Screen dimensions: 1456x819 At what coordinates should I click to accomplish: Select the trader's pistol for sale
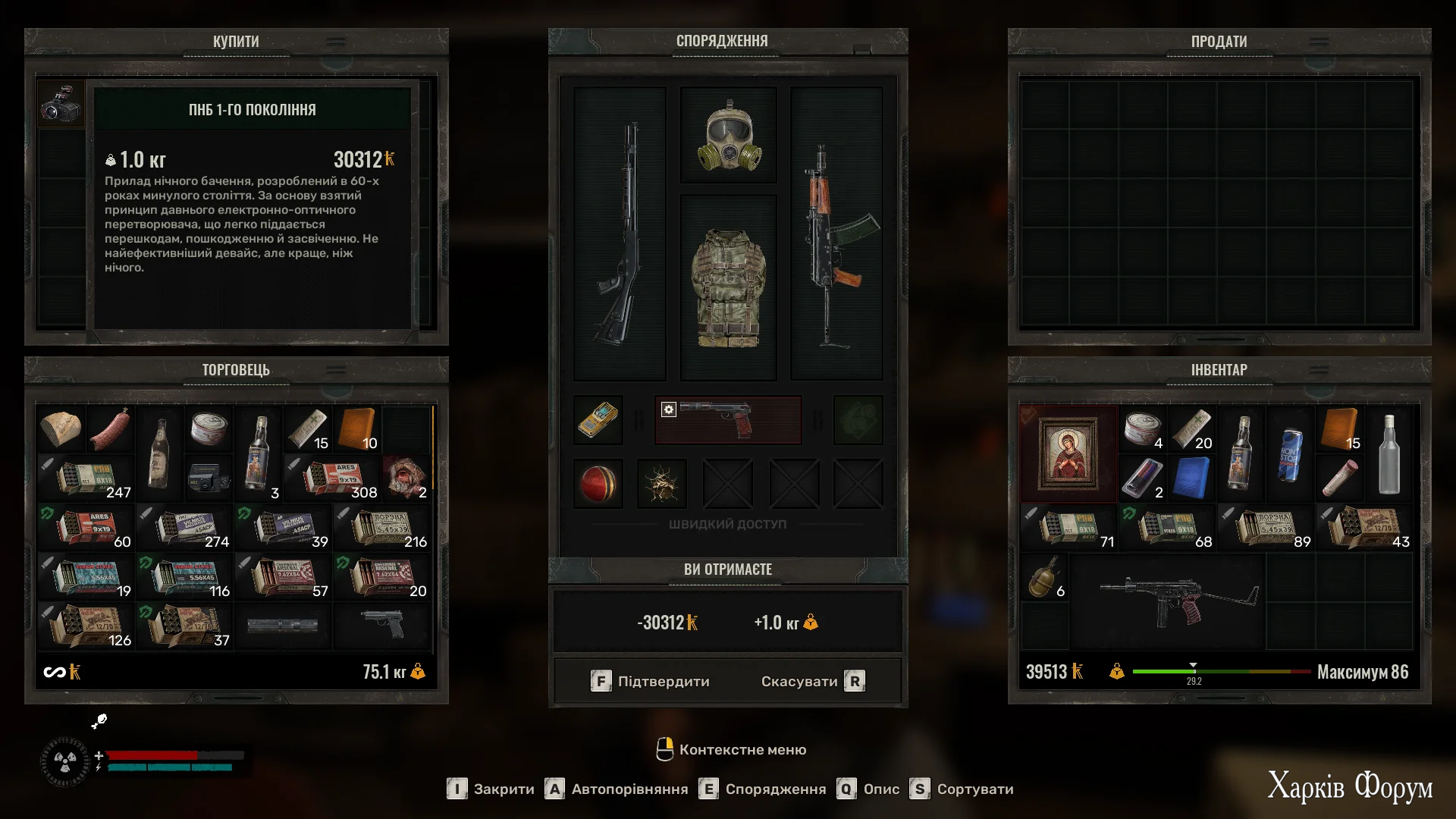click(x=384, y=625)
